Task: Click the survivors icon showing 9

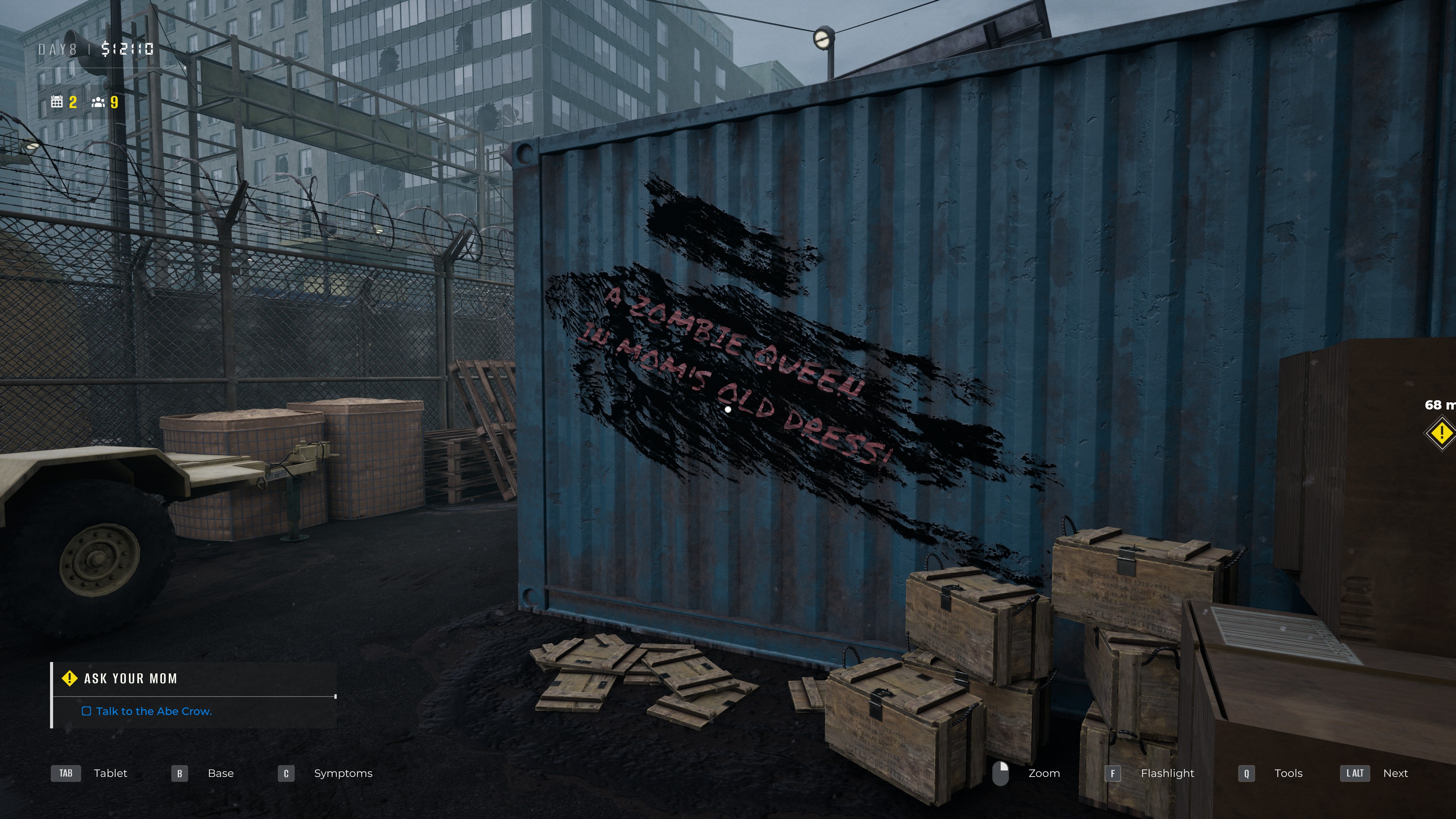Action: (98, 102)
